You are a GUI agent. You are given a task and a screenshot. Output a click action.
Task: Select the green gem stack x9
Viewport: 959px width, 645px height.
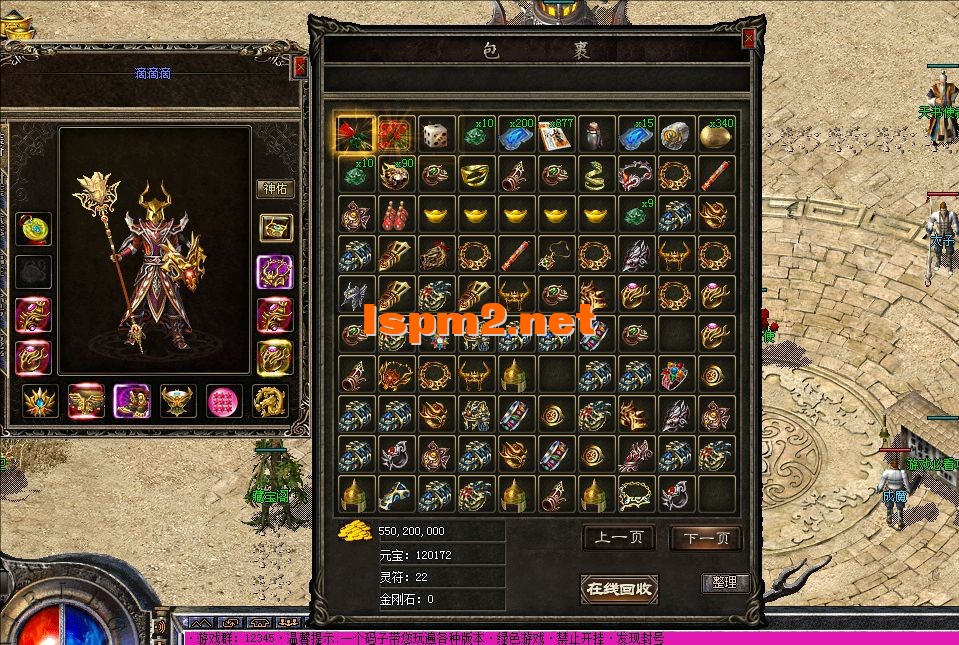tap(635, 215)
